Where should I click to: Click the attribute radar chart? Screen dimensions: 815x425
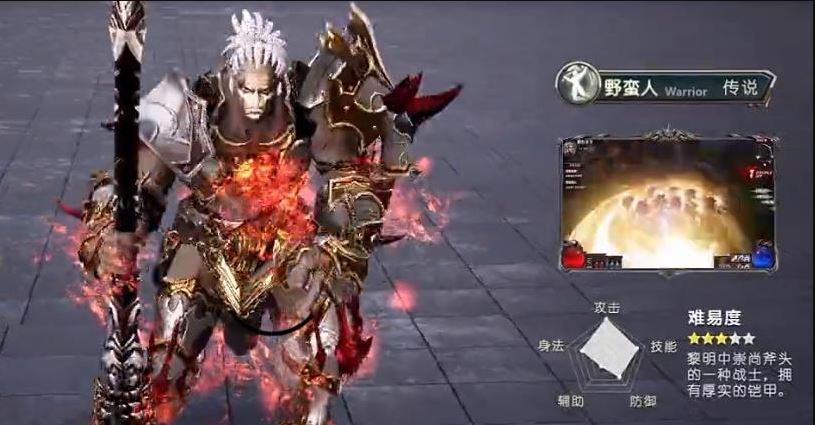tap(608, 349)
